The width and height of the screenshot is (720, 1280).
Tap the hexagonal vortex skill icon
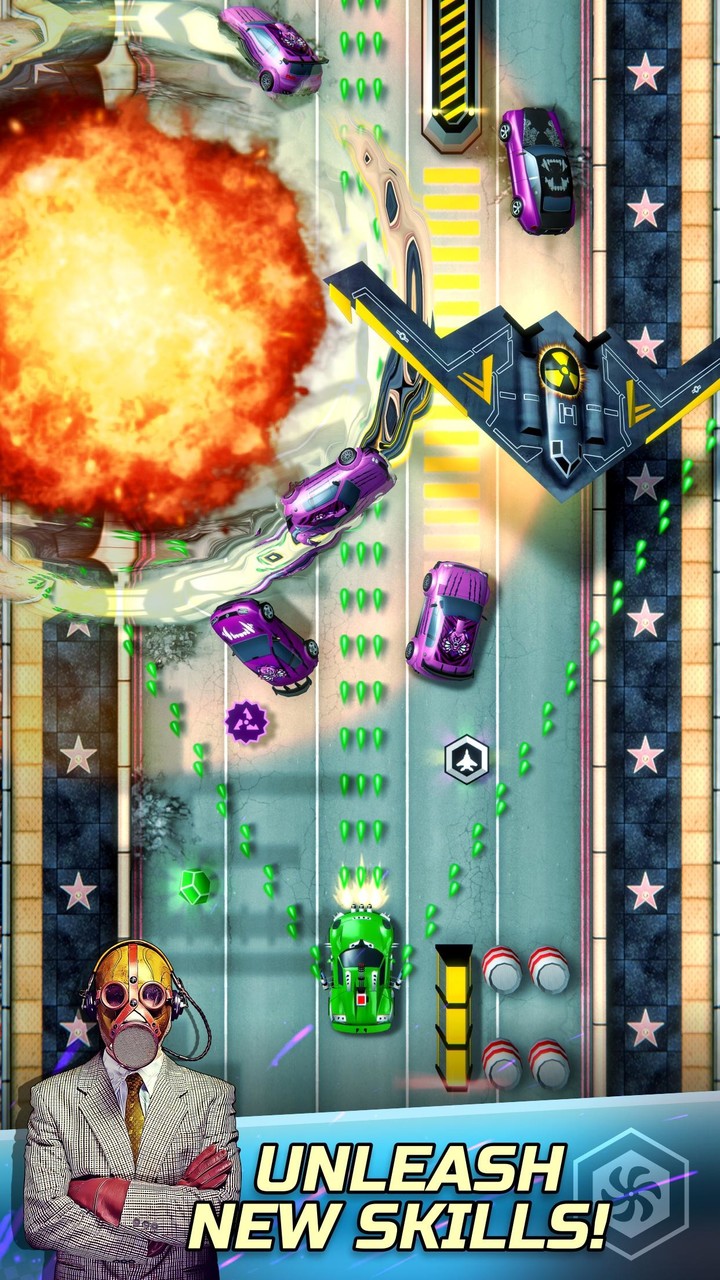(x=632, y=1191)
